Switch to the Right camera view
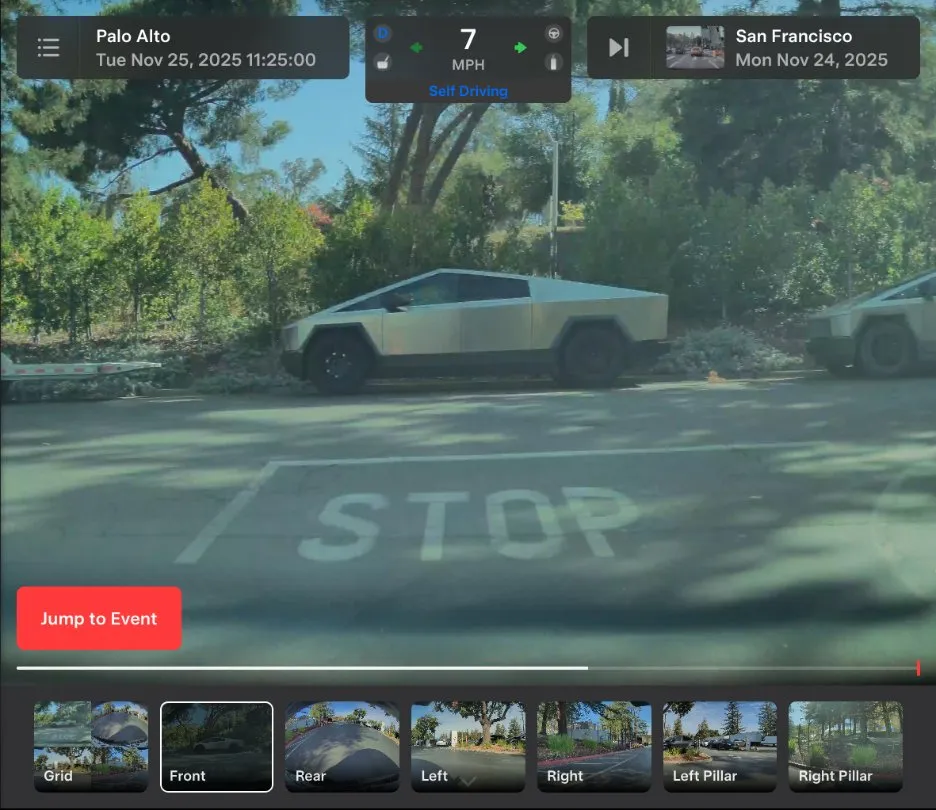The image size is (936, 810). coord(594,746)
